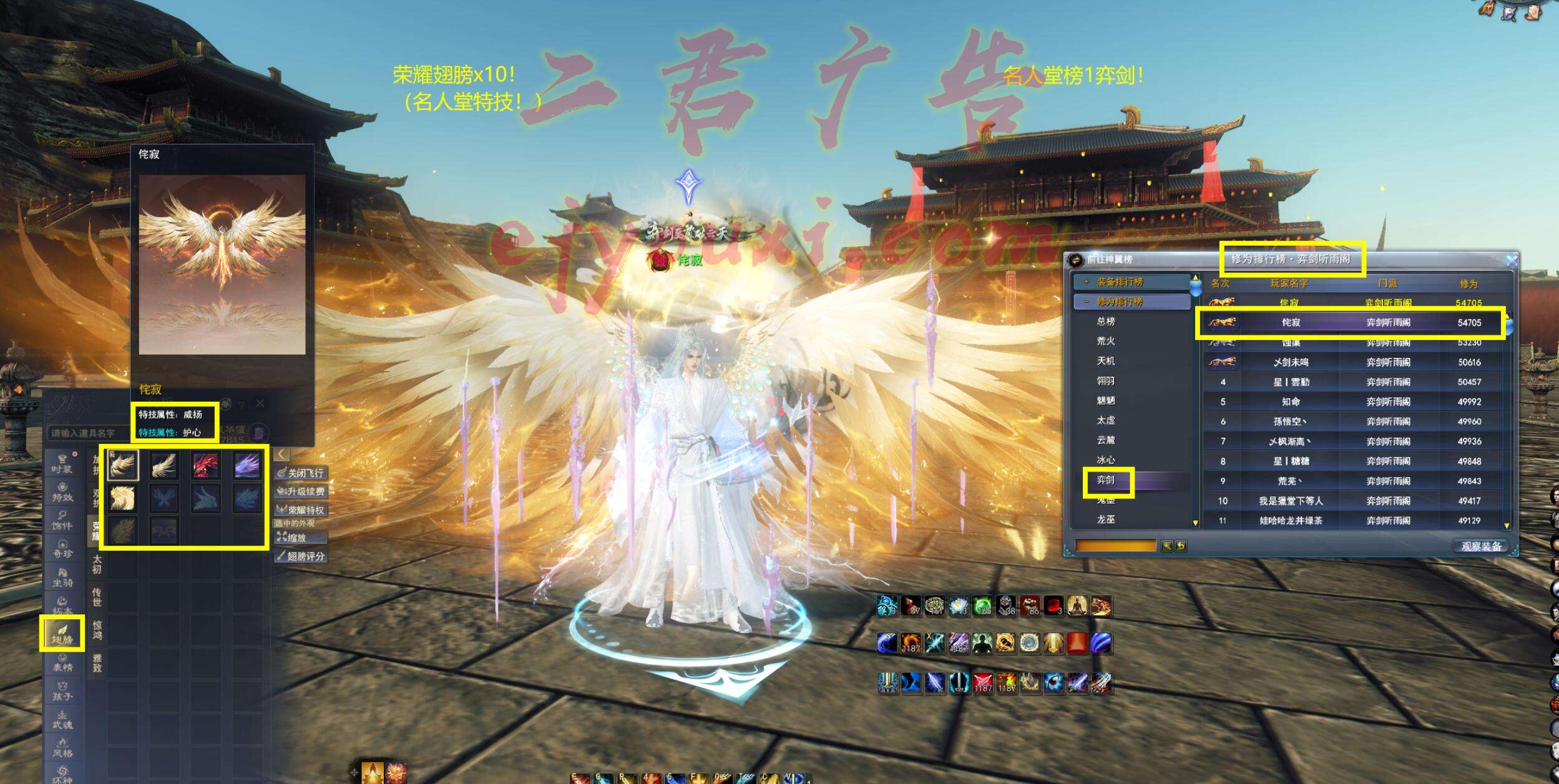The height and width of the screenshot is (784, 1559).
Task: Close the ranking leaderboard window
Action: coord(1511,260)
